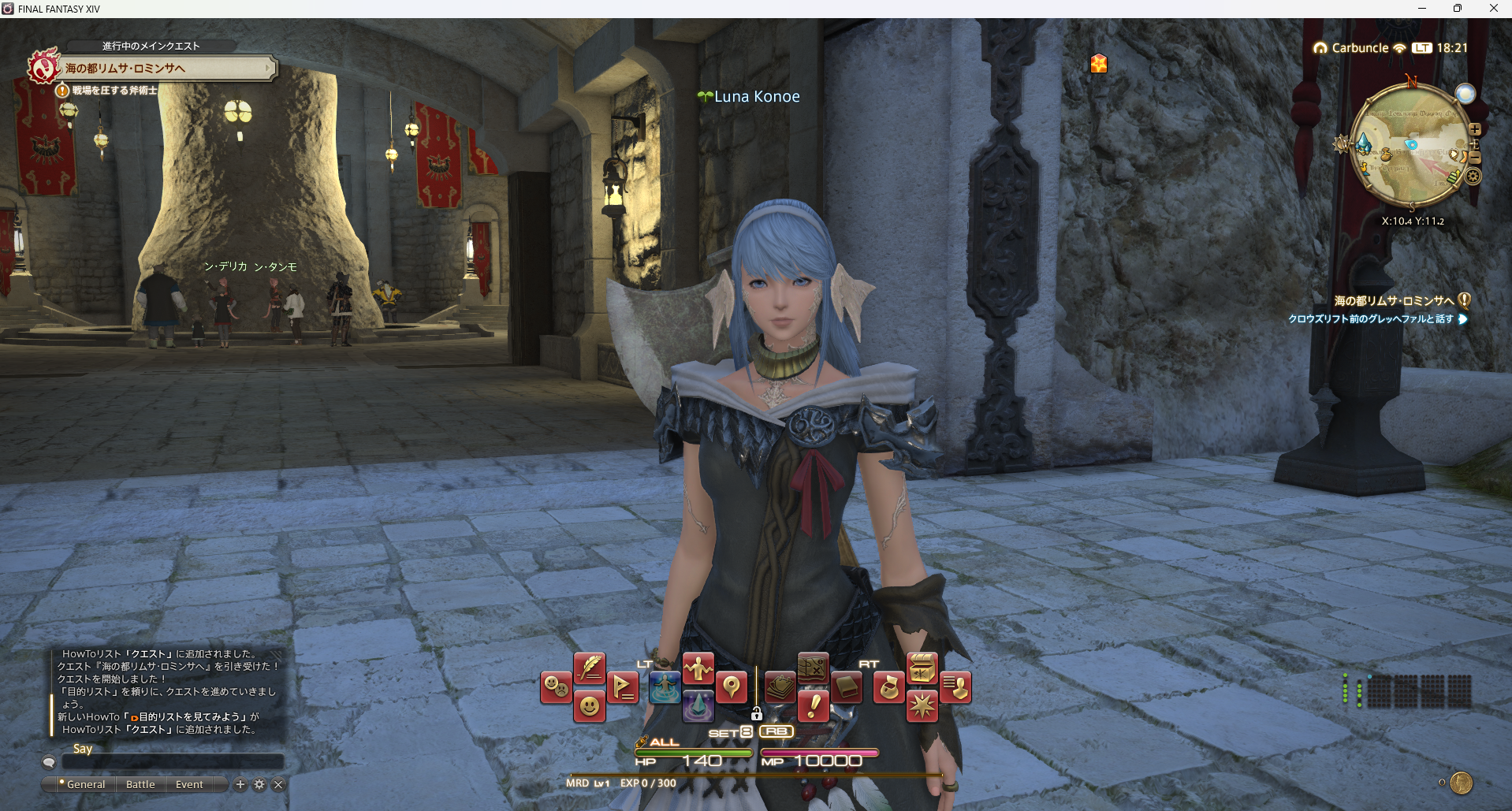Zoom out the minimap with minus button

pos(1475,158)
